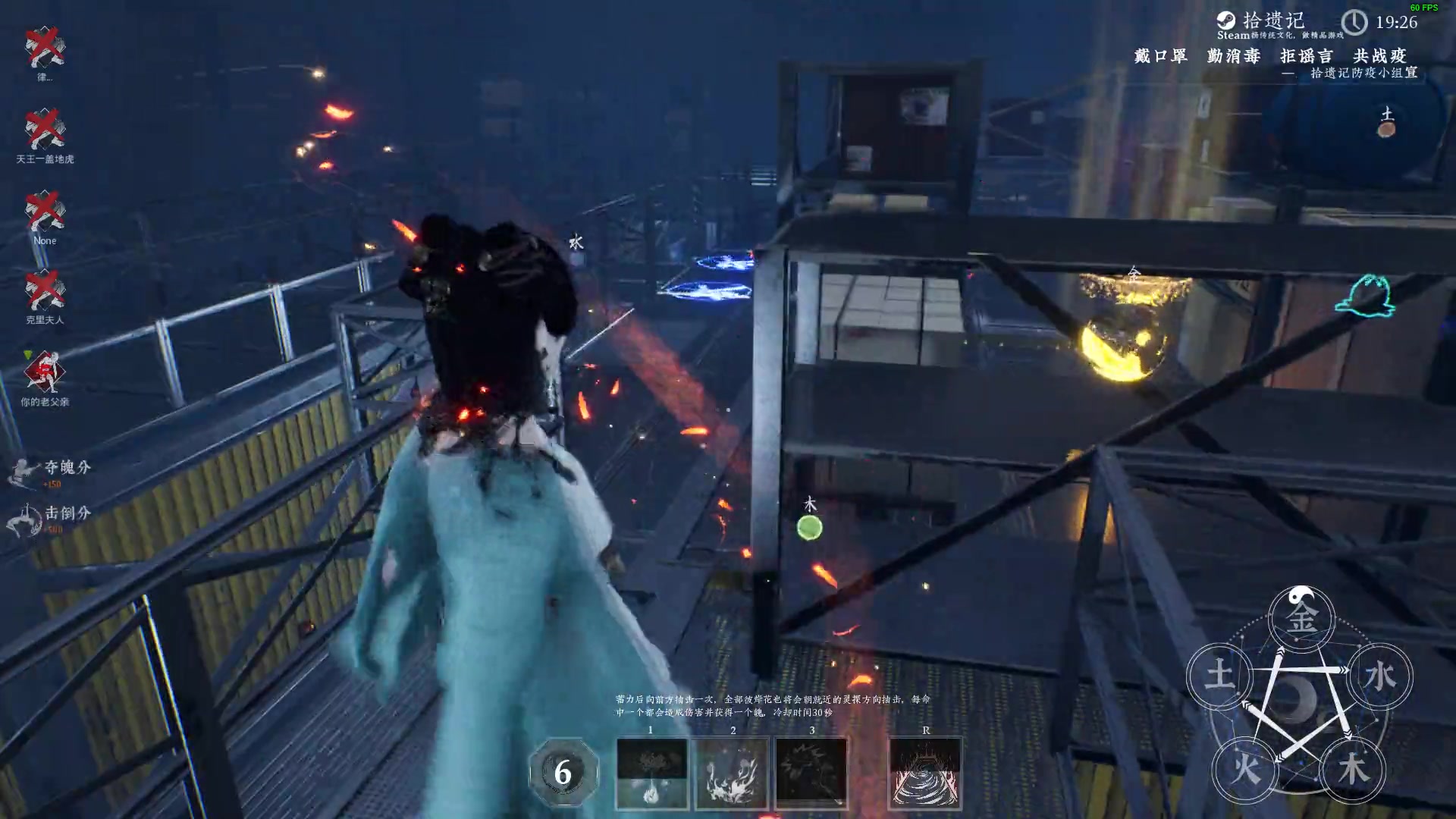1456x819 pixels.
Task: Cast the swirling vortex ultimate skill R
Action: click(925, 773)
